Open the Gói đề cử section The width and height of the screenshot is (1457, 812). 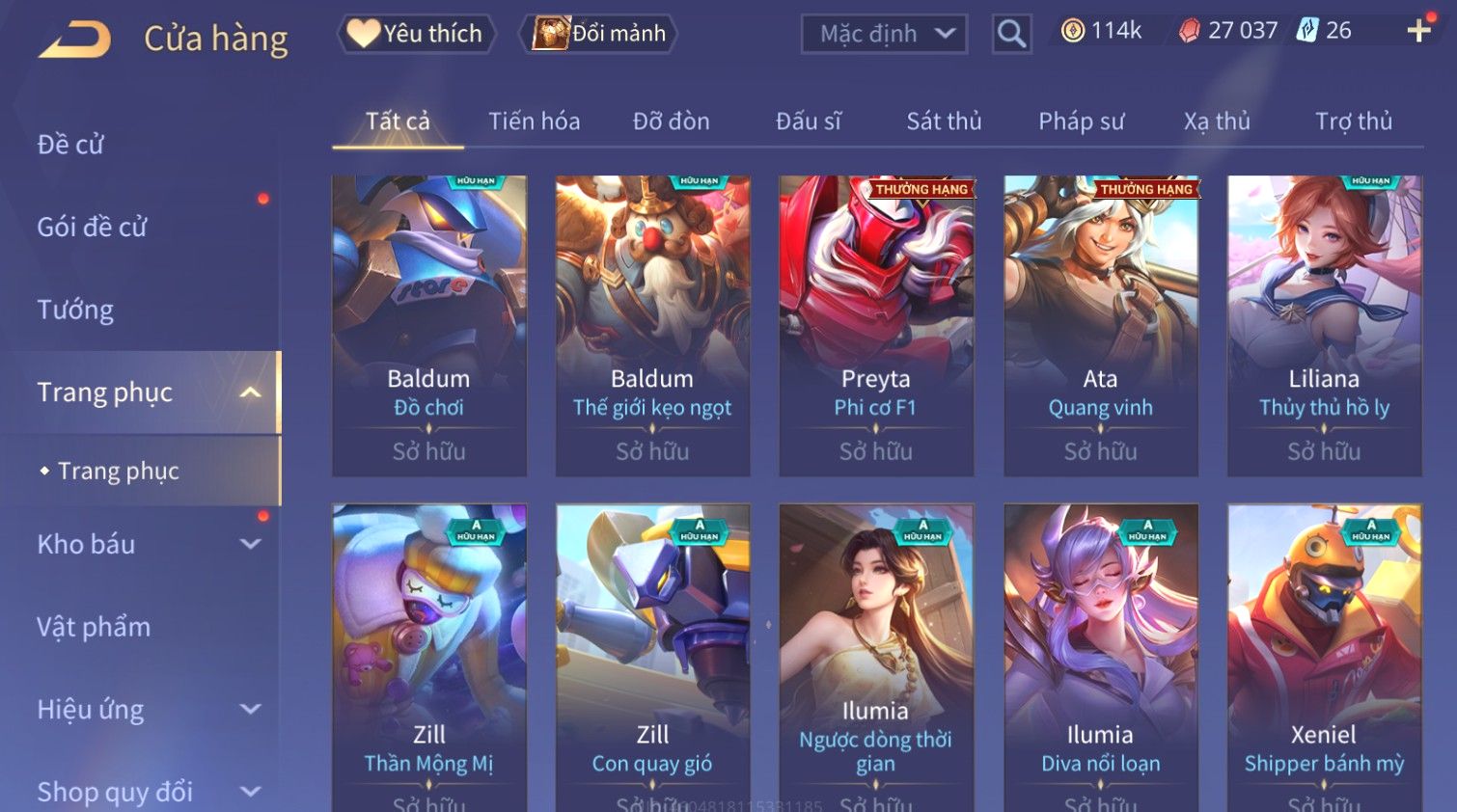[92, 228]
